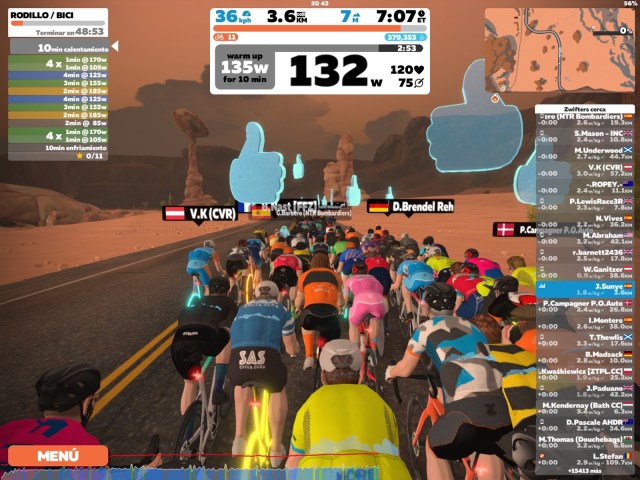Click the warm up 135w target box

pyautogui.click(x=247, y=68)
